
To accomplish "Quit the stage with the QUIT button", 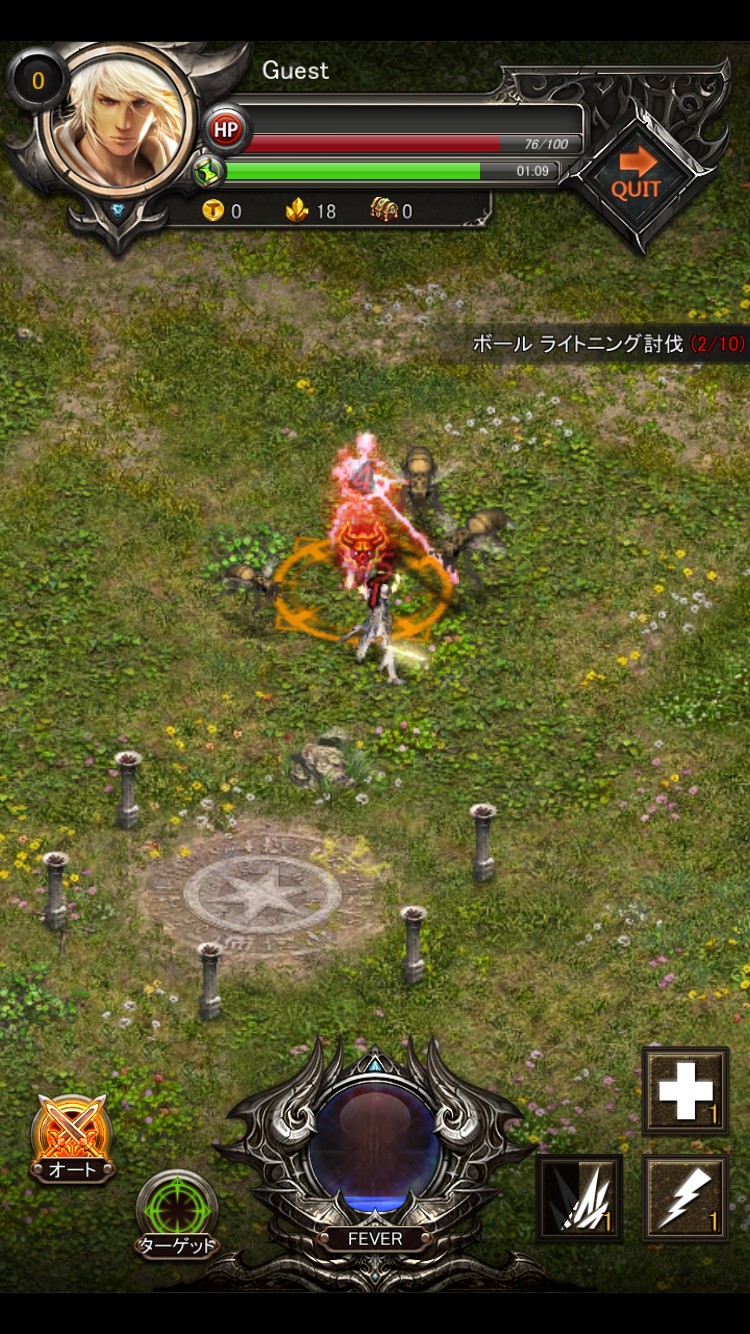I will (637, 177).
